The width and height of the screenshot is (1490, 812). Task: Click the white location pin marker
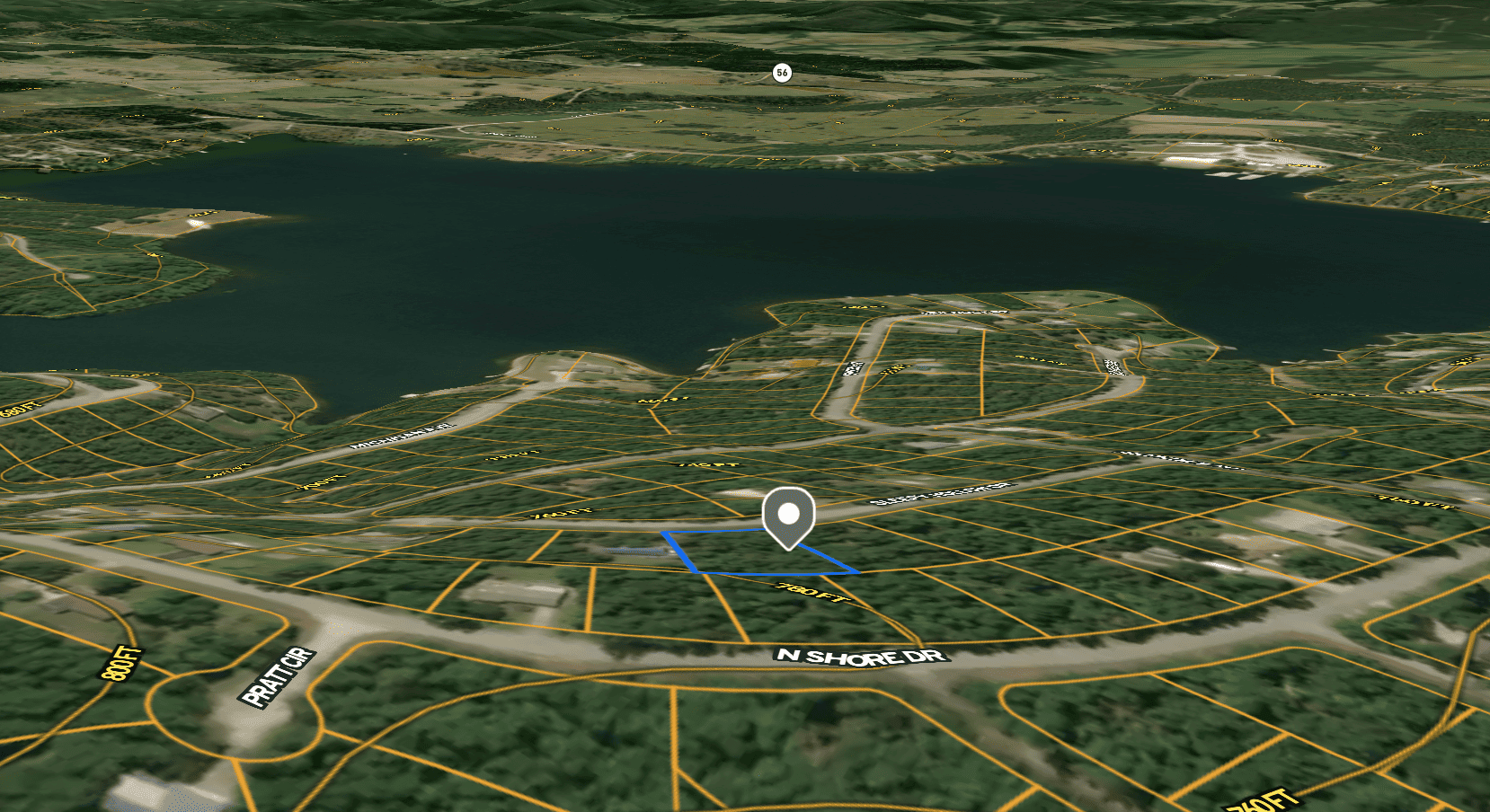pyautogui.click(x=788, y=516)
